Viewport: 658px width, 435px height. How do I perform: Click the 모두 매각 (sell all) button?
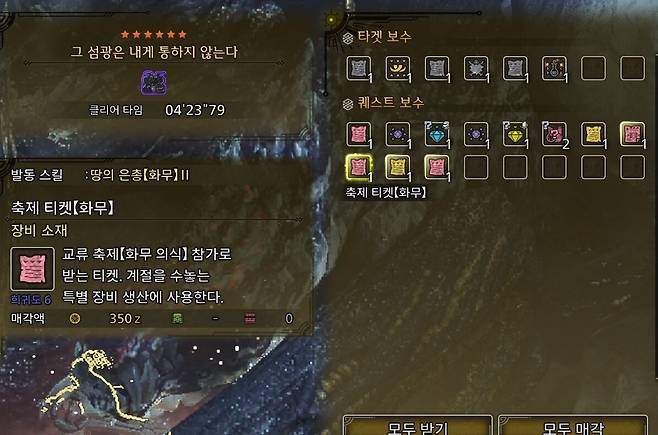point(574,427)
